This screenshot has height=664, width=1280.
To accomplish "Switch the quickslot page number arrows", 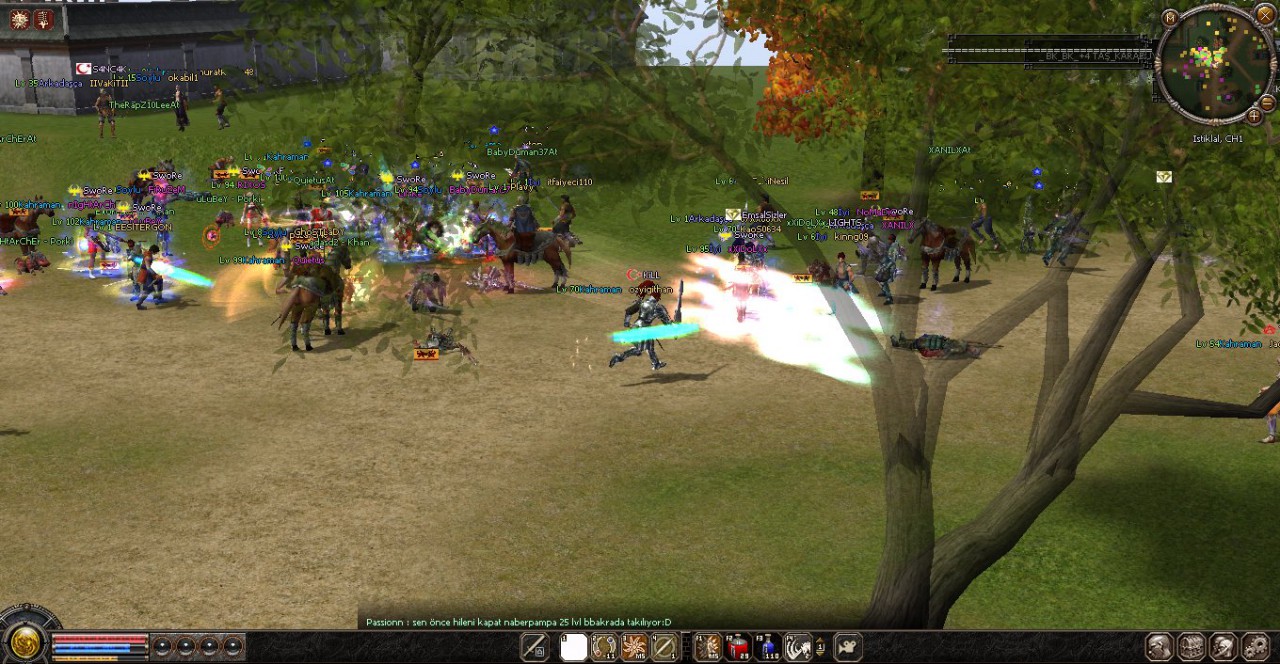I will (821, 647).
